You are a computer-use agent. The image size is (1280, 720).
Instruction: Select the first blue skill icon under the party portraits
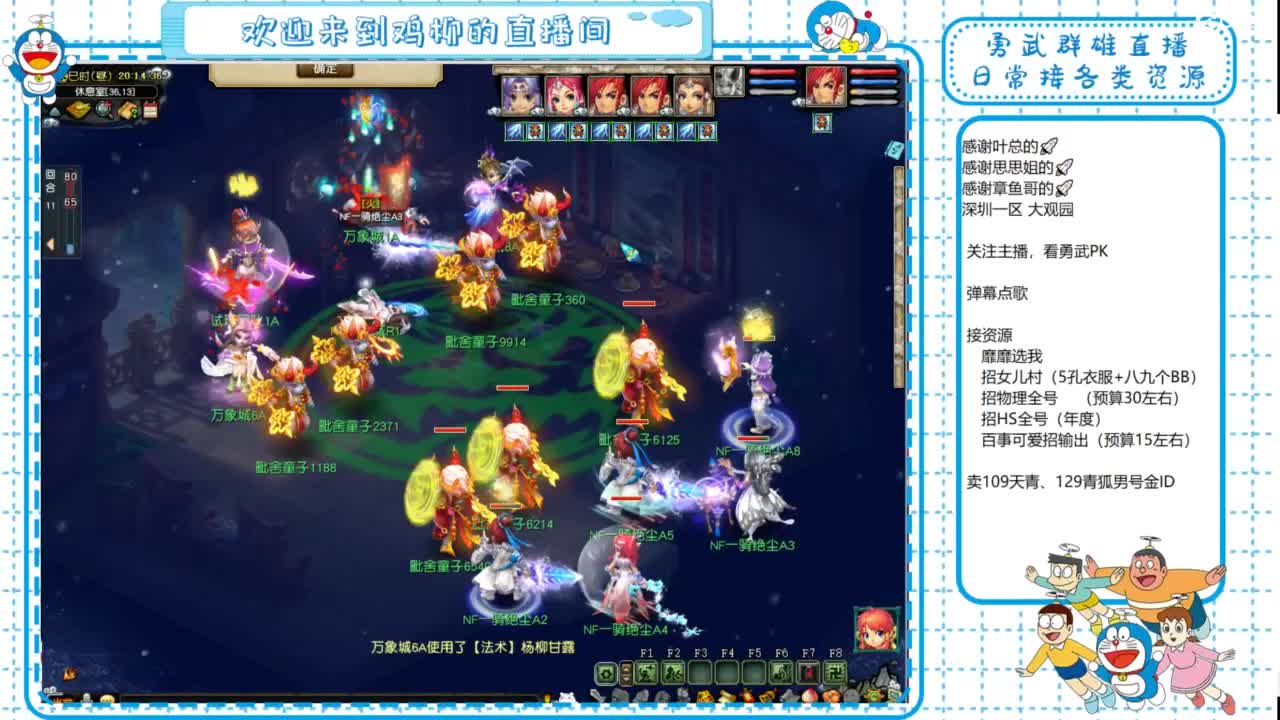[x=512, y=130]
